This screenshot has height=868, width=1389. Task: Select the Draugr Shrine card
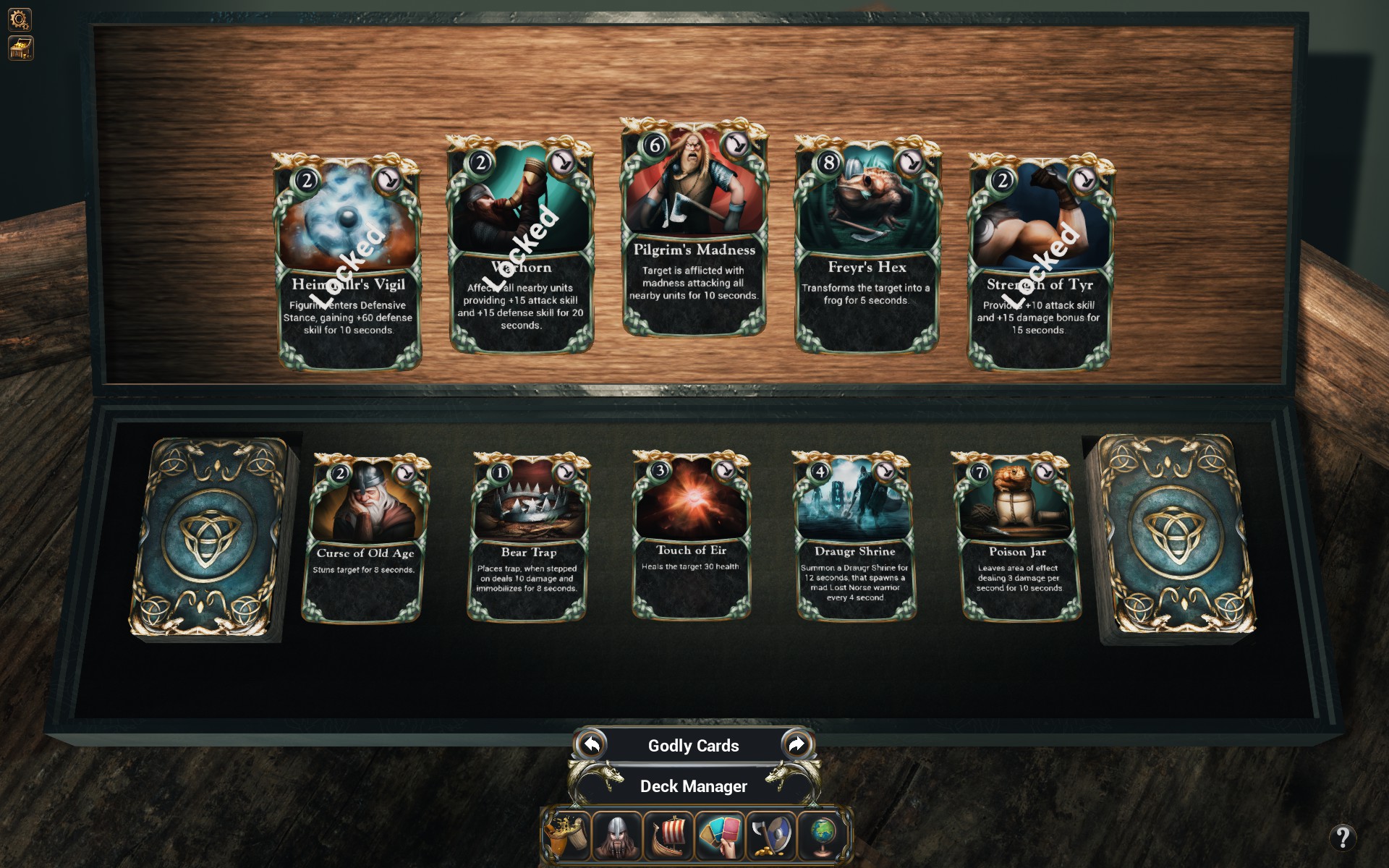click(854, 537)
